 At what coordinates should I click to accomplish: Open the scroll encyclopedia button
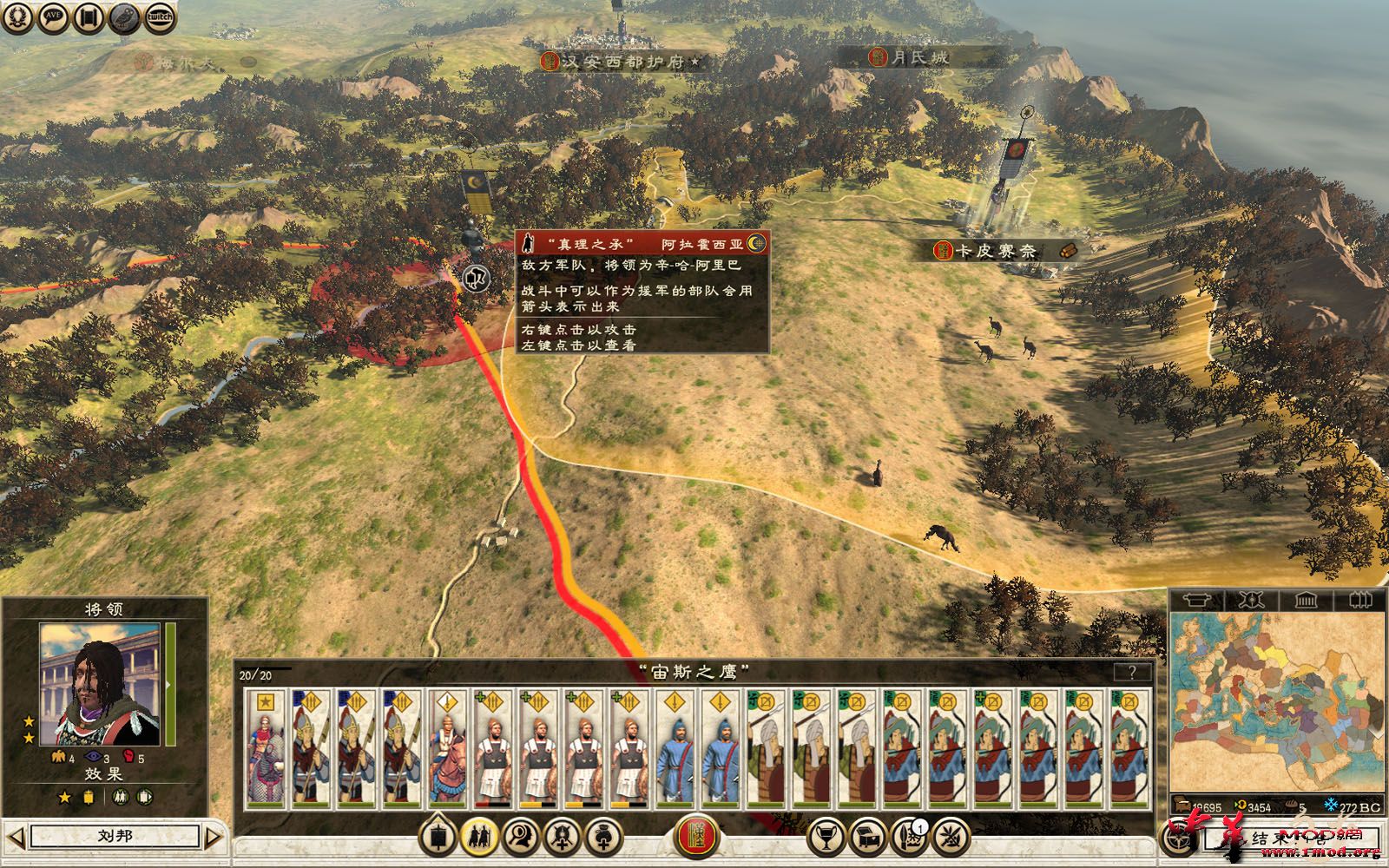89,16
